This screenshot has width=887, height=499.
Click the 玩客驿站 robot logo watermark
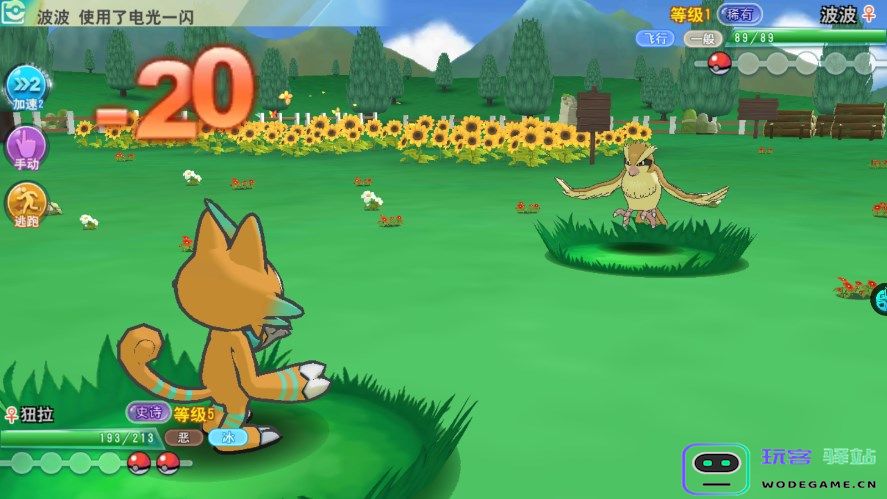point(715,469)
